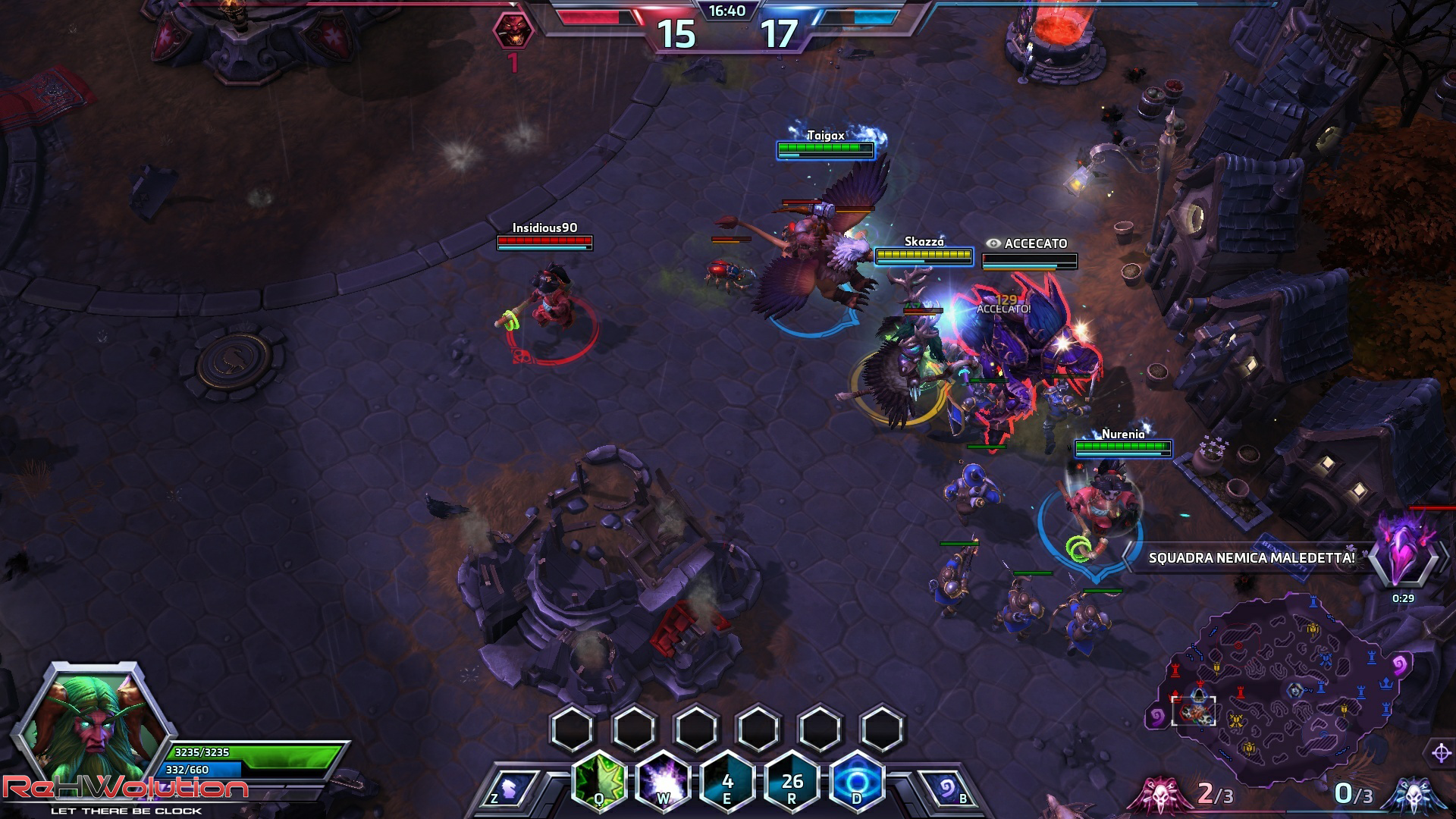Activate the green leaf Q ability
This screenshot has height=819, width=1456.
tap(599, 781)
